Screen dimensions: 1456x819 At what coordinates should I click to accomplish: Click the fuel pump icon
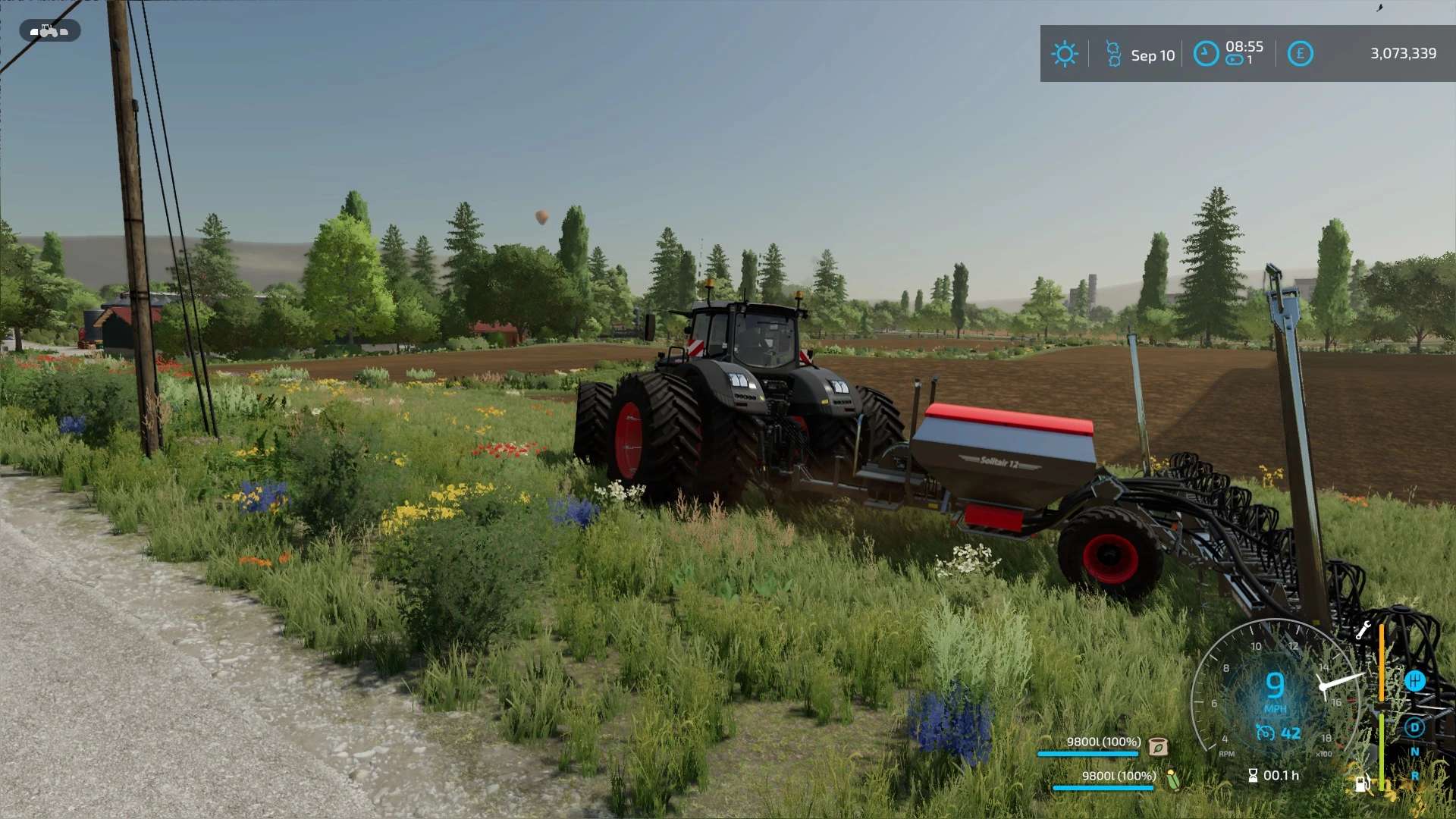tap(1362, 783)
